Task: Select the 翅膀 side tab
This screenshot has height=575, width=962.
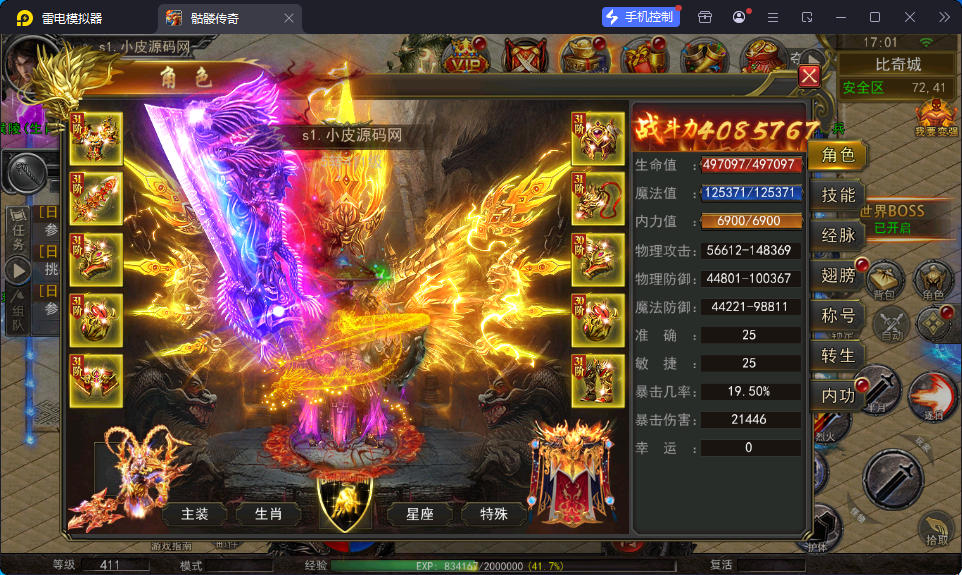Action: (838, 276)
